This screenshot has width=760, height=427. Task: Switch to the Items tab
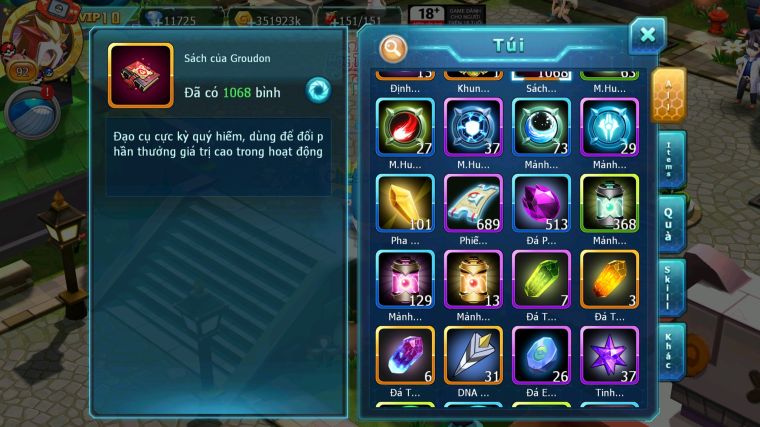tap(669, 160)
